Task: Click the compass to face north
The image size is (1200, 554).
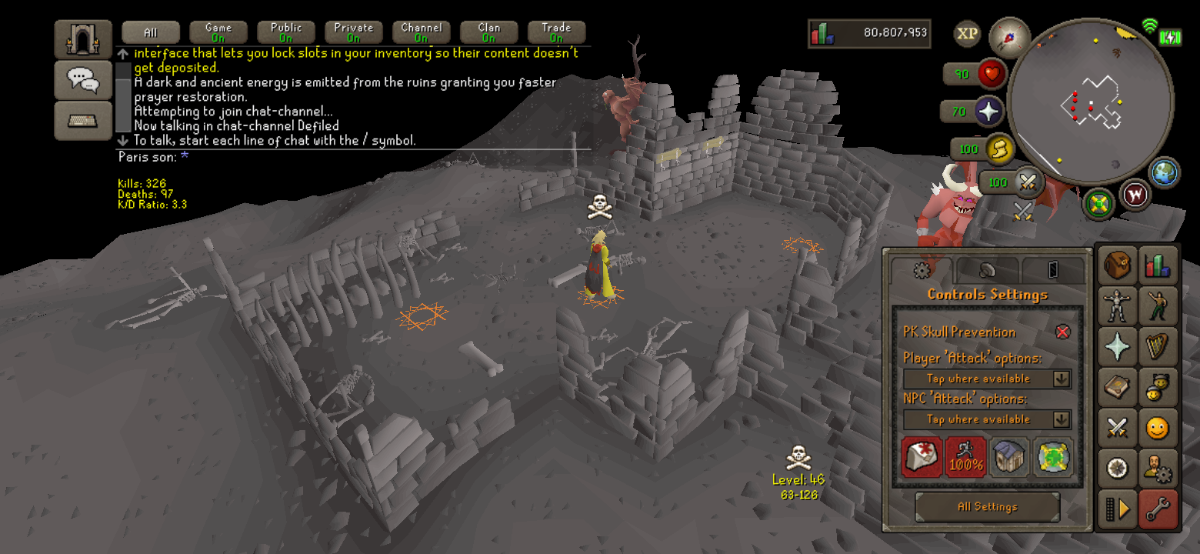Action: click(1010, 38)
